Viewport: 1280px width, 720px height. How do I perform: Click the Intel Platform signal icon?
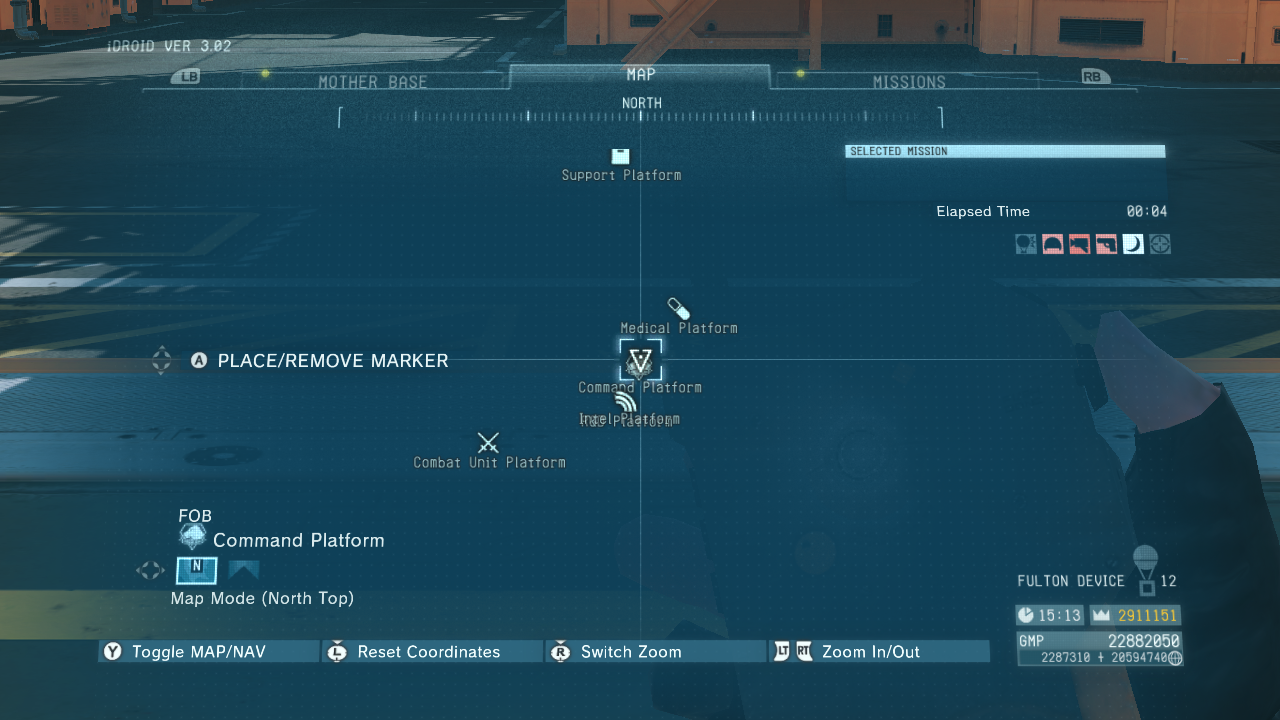coord(625,400)
